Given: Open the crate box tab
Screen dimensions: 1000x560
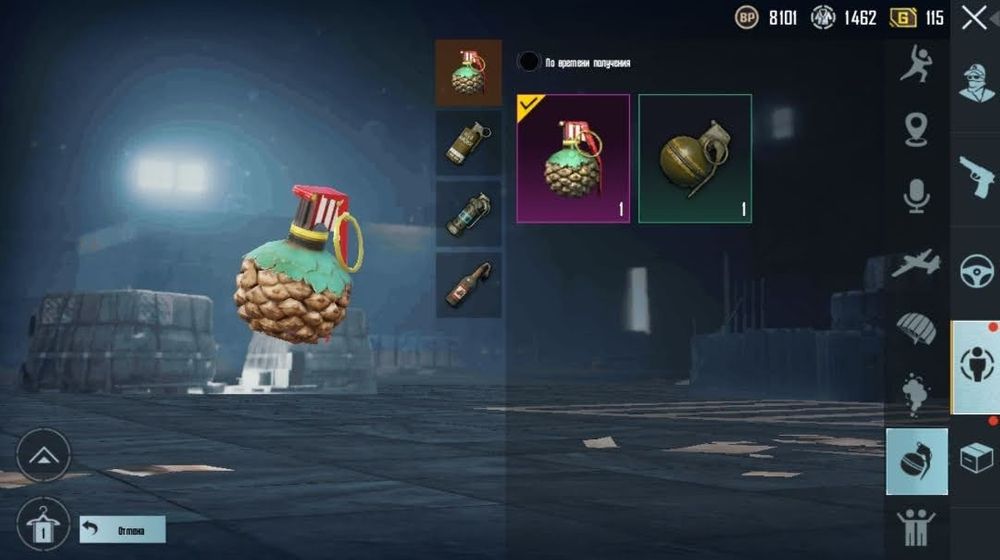Looking at the screenshot, I should (x=975, y=459).
